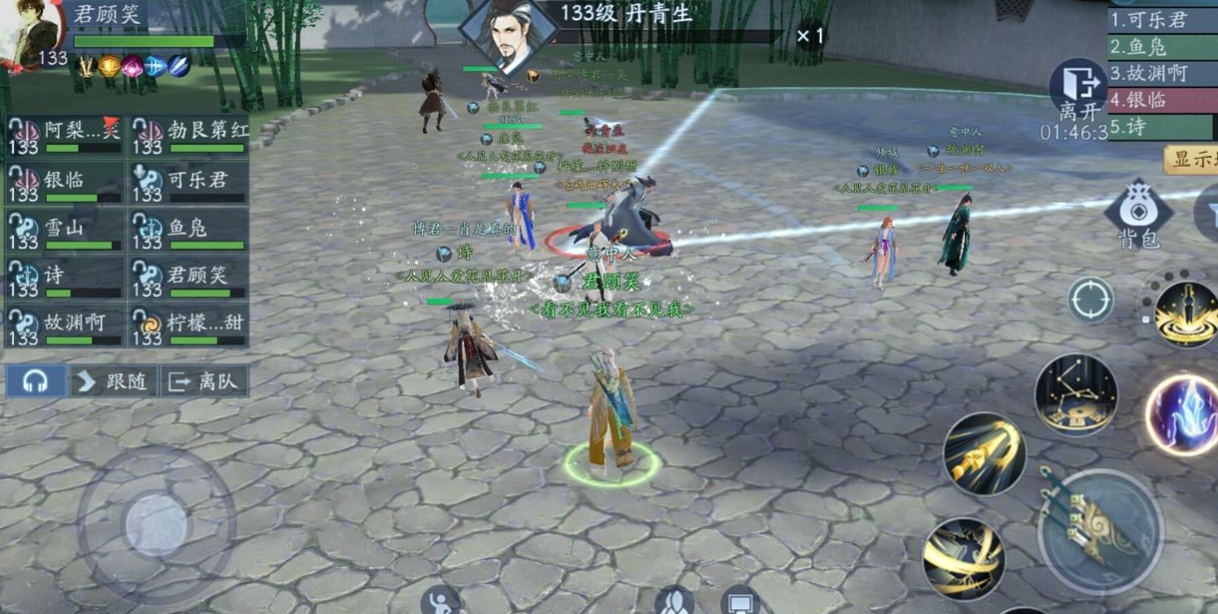Screen dimensions: 1218x614
Task: Trigger the main sword attack button
Action: [1099, 531]
